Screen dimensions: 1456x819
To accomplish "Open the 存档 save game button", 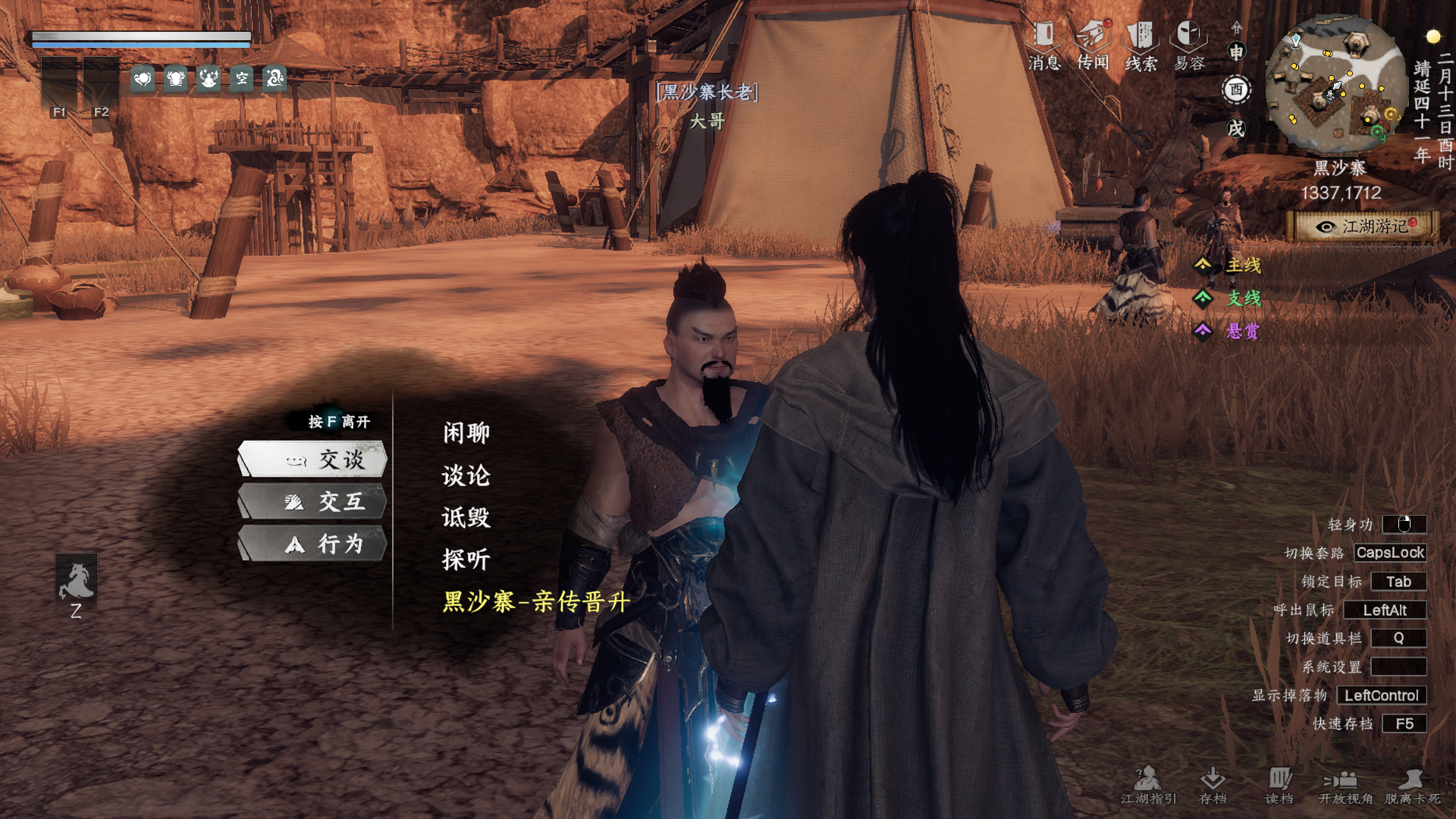I will (x=1213, y=786).
